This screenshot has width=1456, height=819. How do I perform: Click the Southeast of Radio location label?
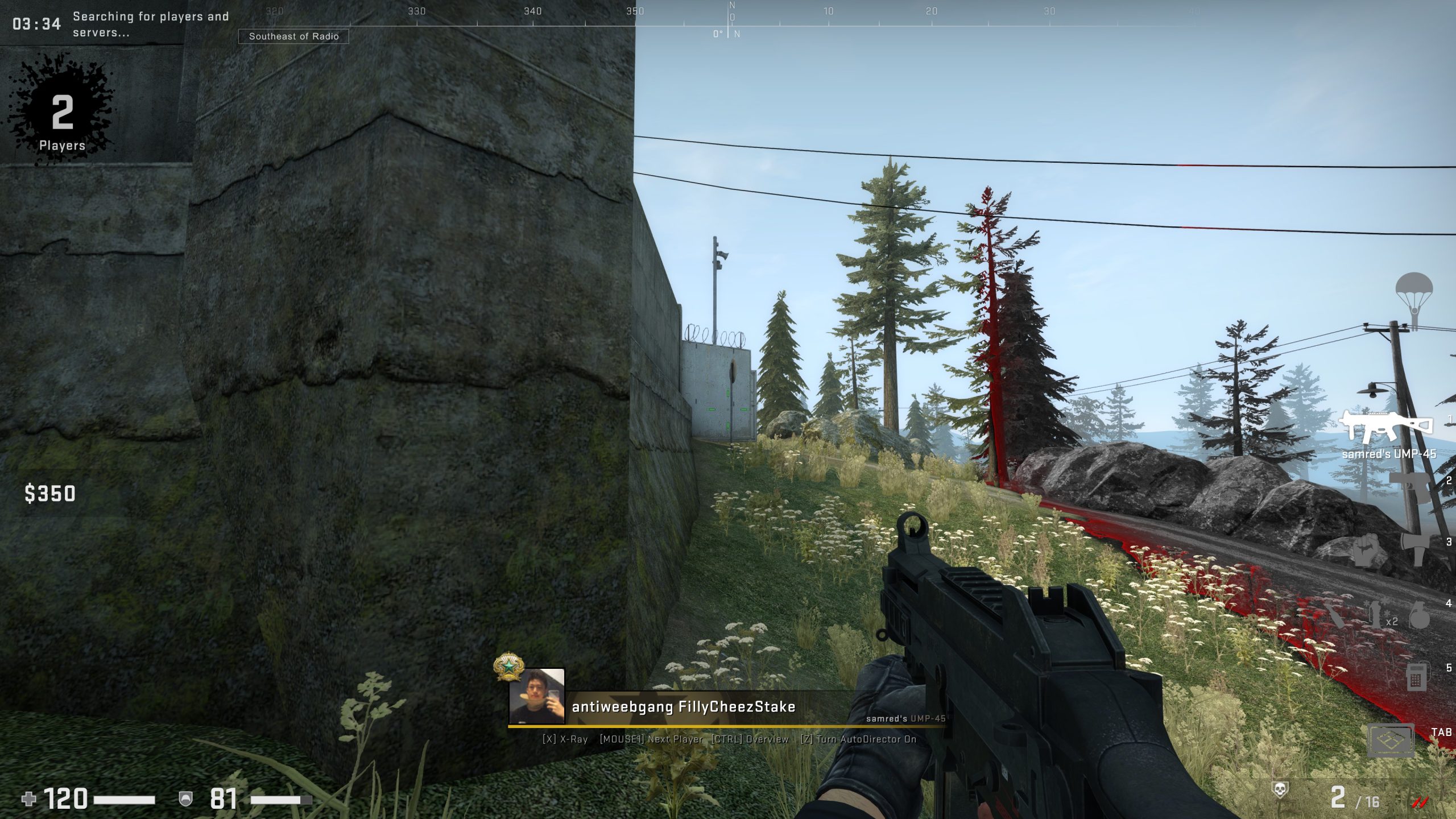click(295, 36)
